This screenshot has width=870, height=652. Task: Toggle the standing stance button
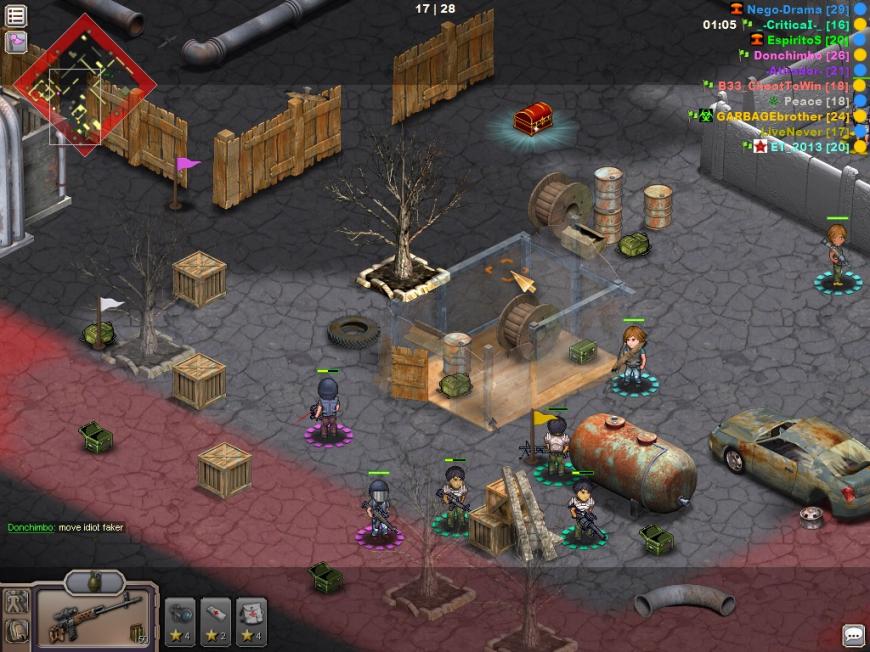point(16,603)
